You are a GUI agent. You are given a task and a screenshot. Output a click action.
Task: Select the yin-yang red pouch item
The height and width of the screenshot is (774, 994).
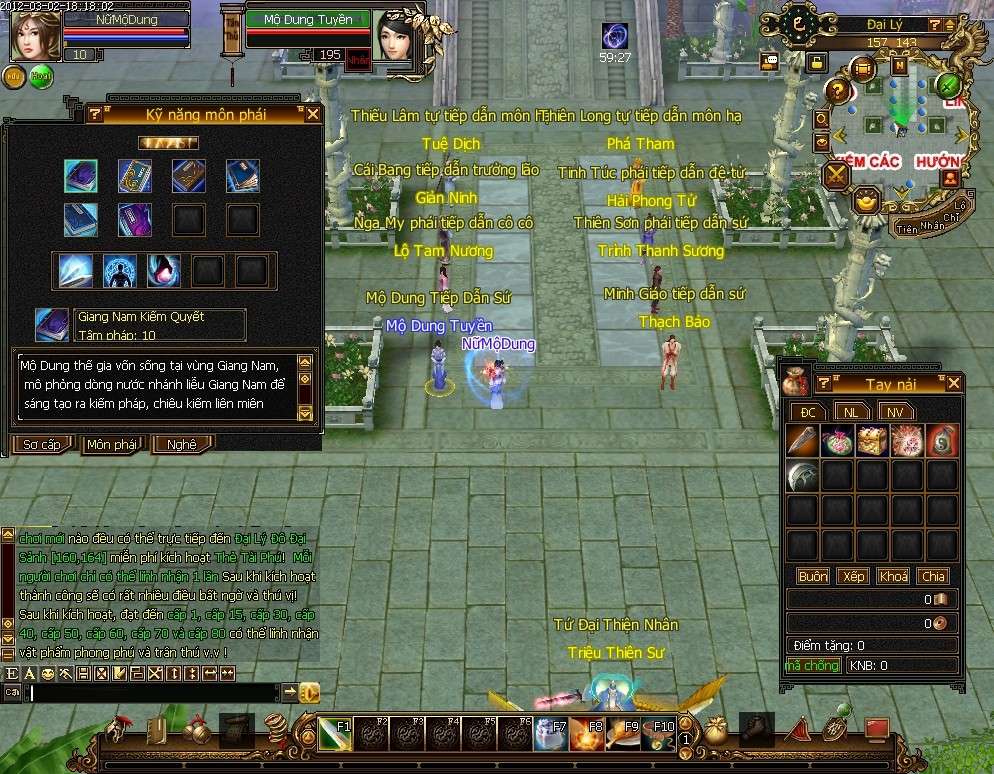point(942,441)
